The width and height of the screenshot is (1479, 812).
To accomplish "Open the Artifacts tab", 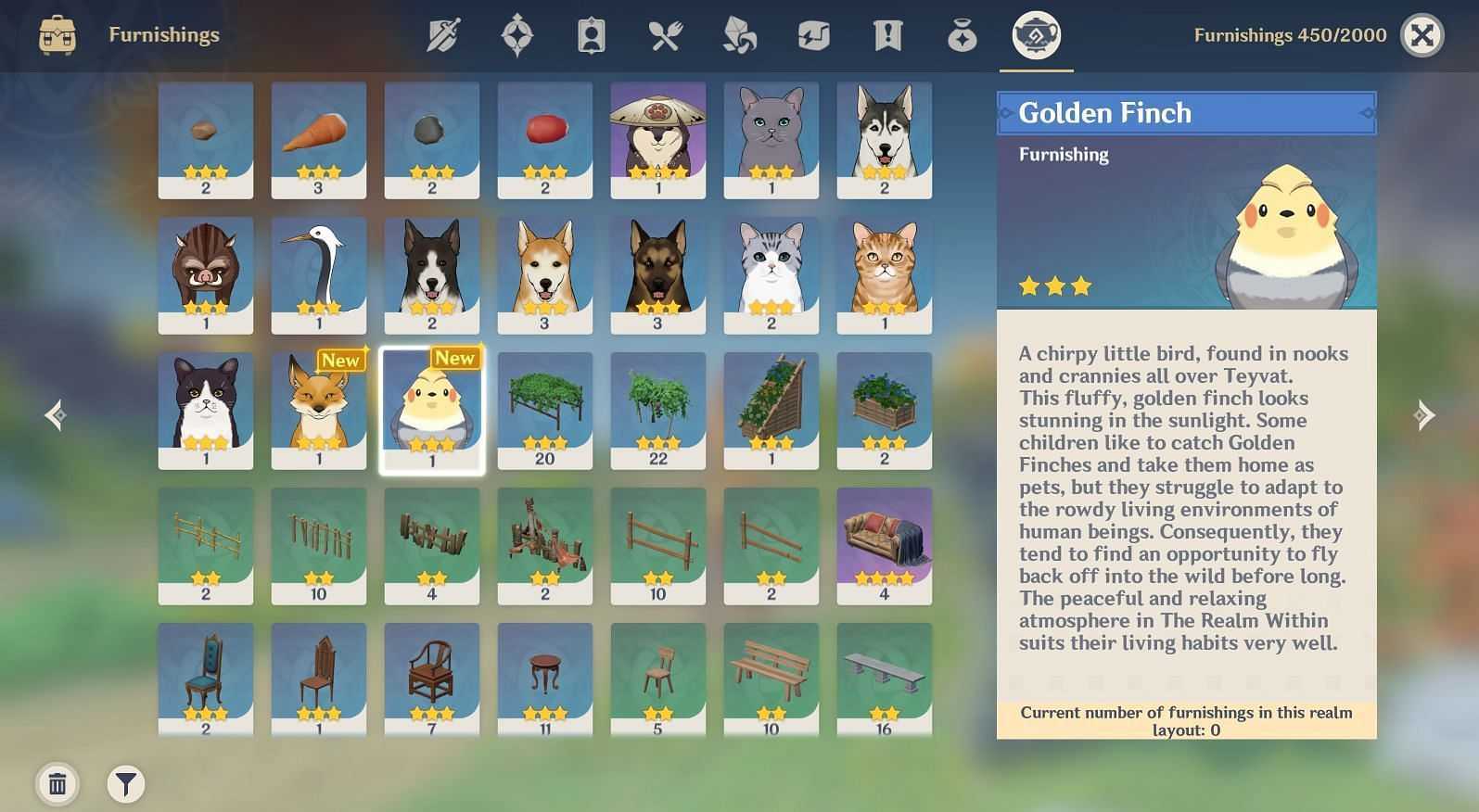I will 517,36.
